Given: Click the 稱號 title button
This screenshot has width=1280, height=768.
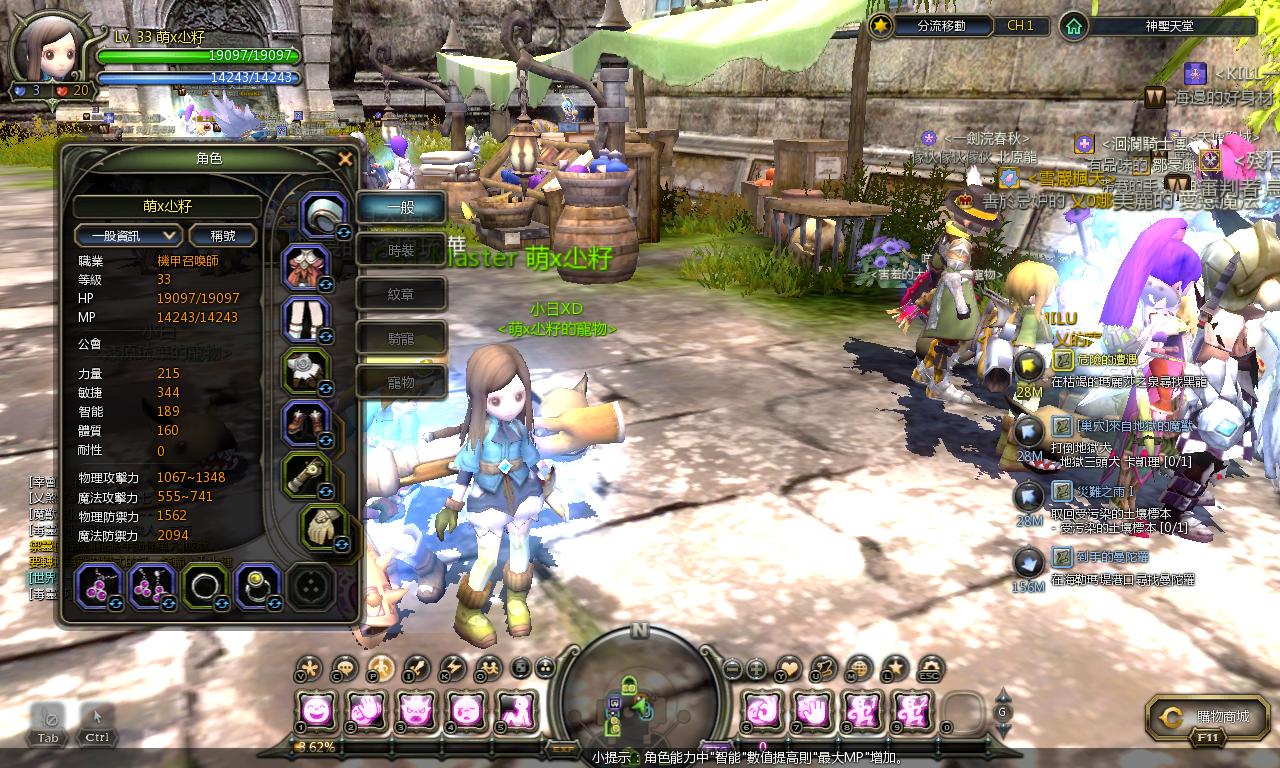Looking at the screenshot, I should (x=223, y=235).
